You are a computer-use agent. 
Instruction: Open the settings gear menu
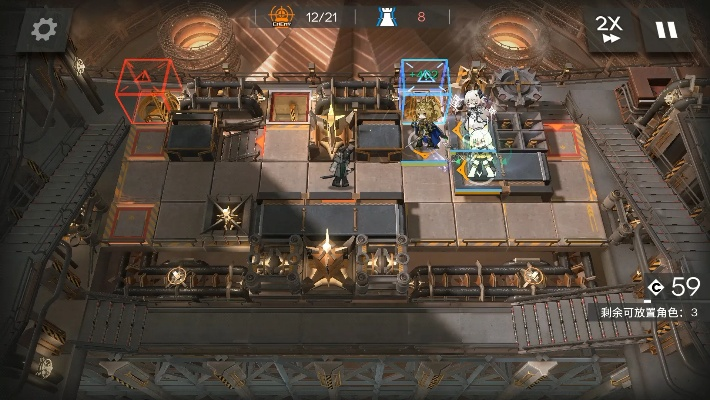44,30
